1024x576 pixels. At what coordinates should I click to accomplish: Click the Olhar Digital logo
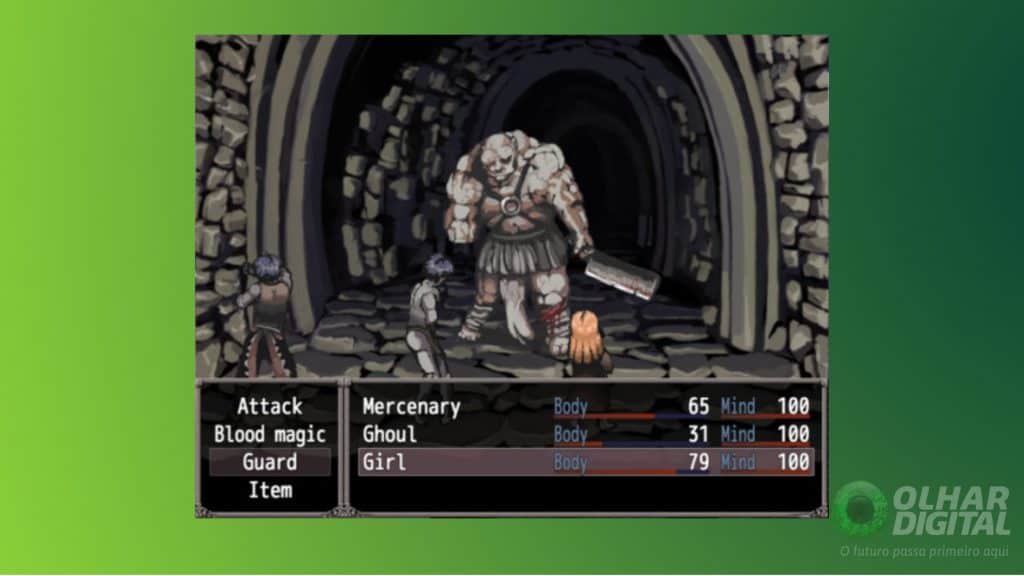coord(922,510)
